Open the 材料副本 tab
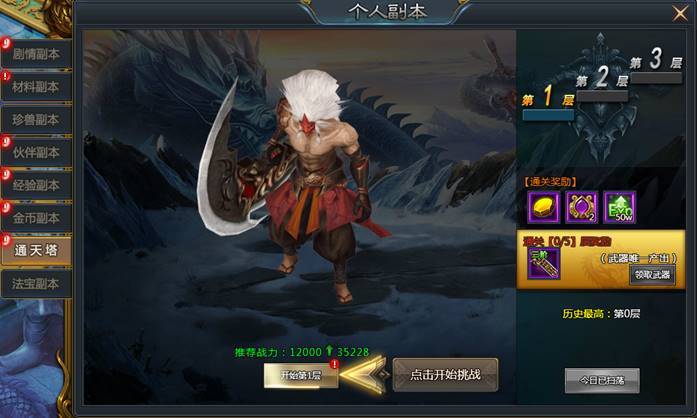Viewport: 697px width, 418px height. 36,88
